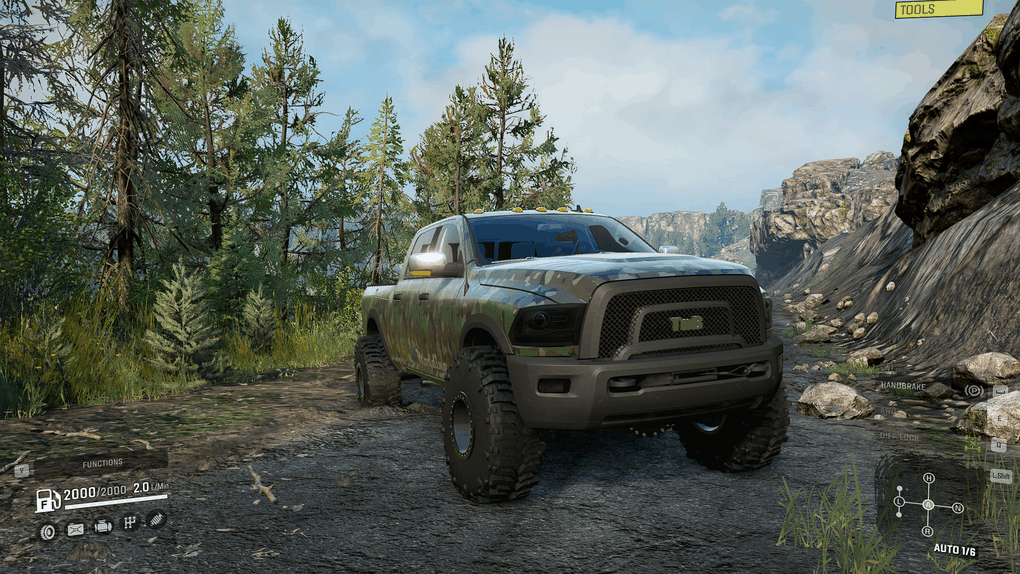This screenshot has width=1020, height=574.
Task: Open the Functions menu
Action: coord(101,463)
